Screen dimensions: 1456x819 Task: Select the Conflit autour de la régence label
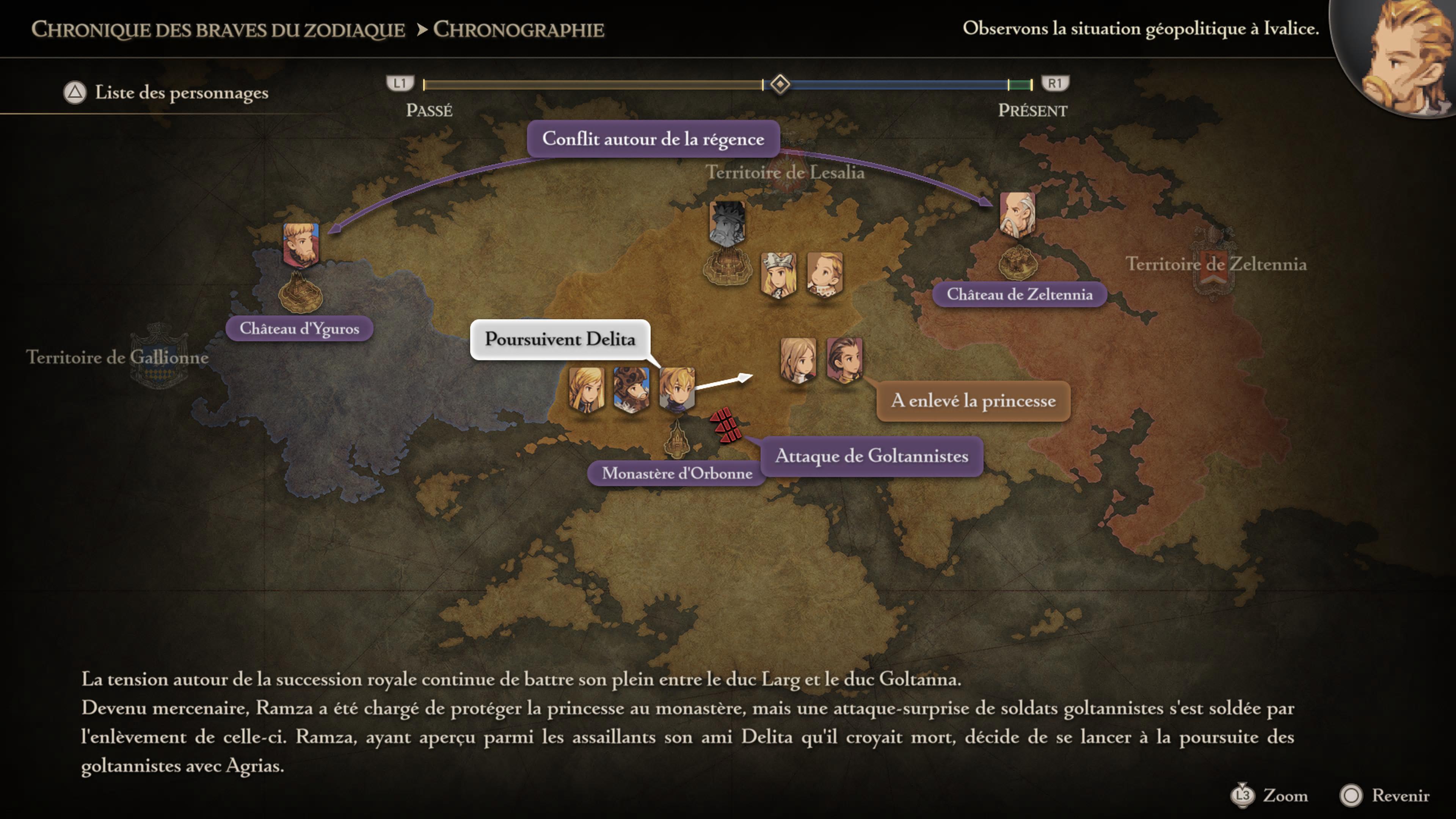[x=653, y=138]
